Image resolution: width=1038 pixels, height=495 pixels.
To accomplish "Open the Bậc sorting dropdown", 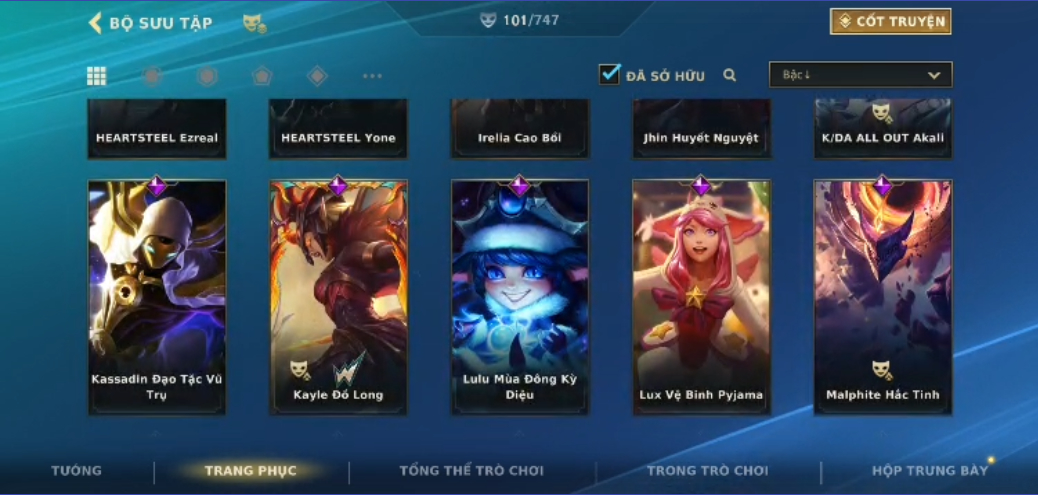I will point(860,75).
